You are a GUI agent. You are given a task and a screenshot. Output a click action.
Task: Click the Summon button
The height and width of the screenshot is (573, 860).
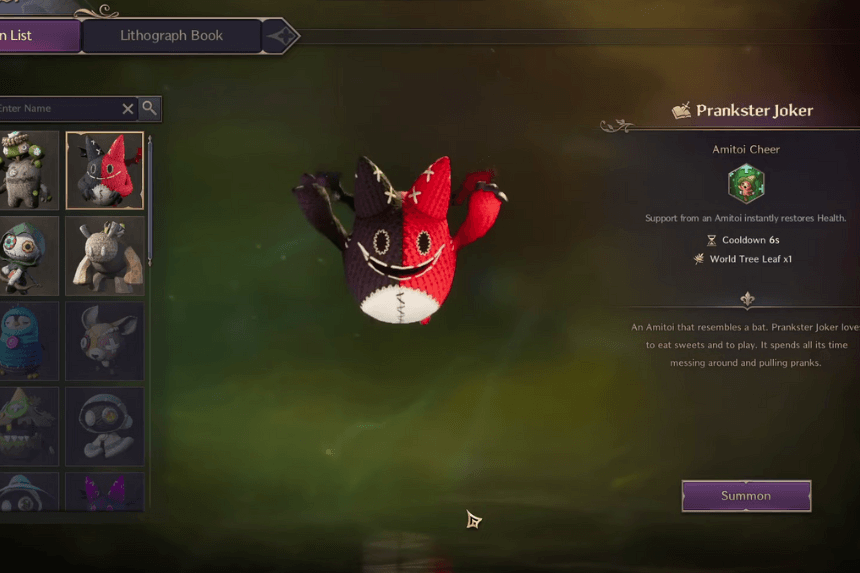click(x=746, y=496)
